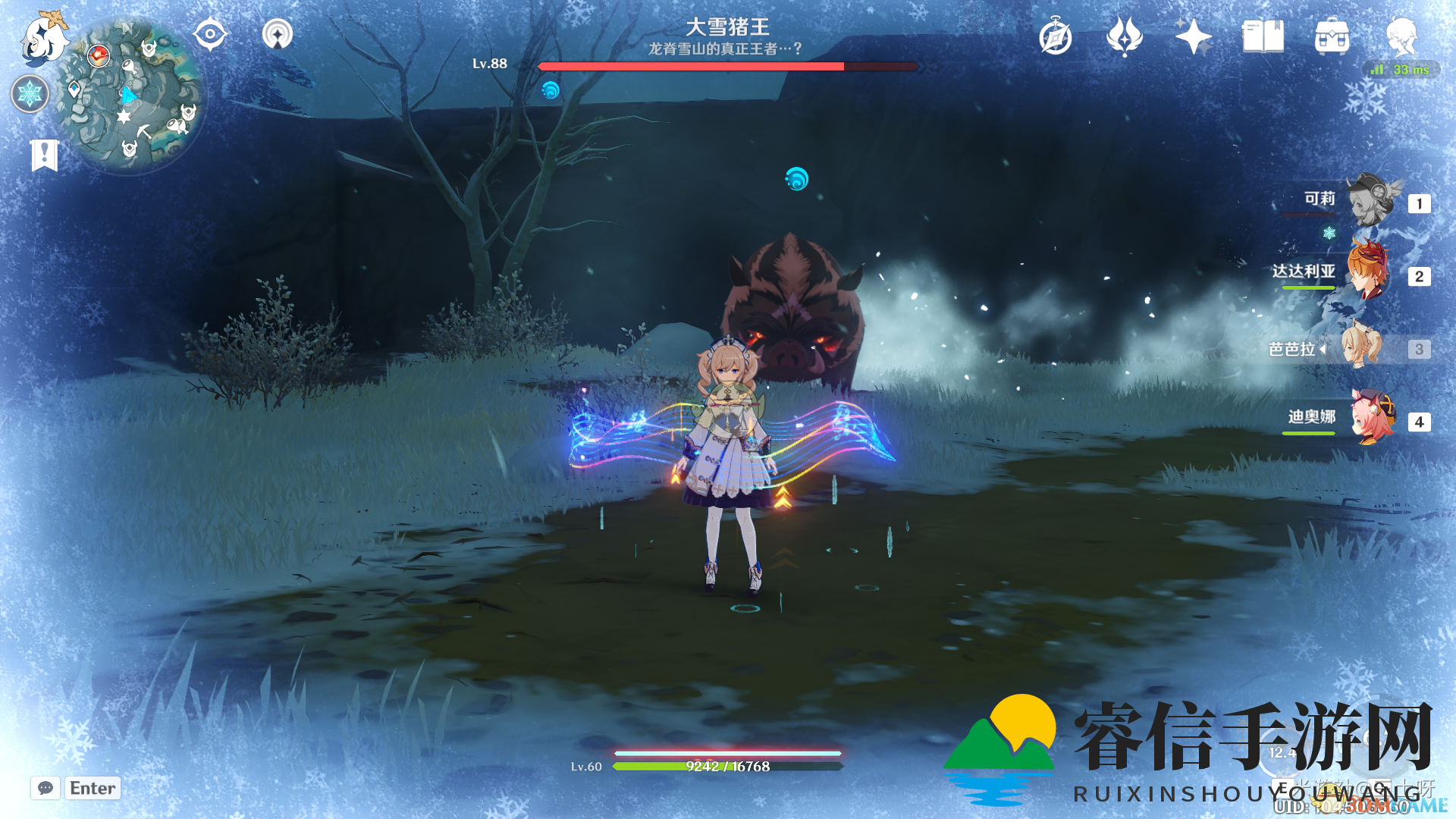Open the Wish star icon
1456x819 pixels.
point(1193,36)
